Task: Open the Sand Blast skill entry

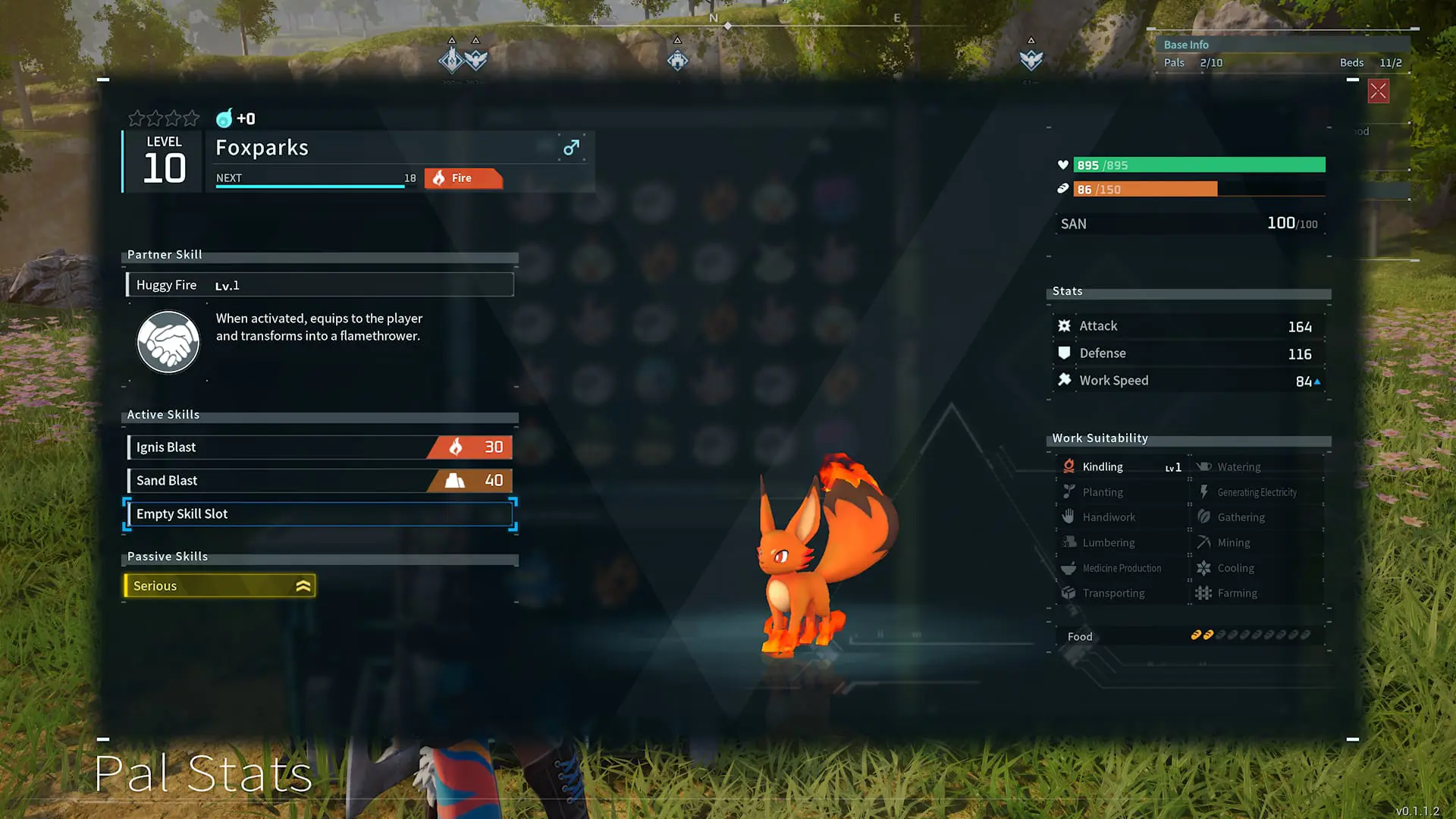Action: (318, 480)
